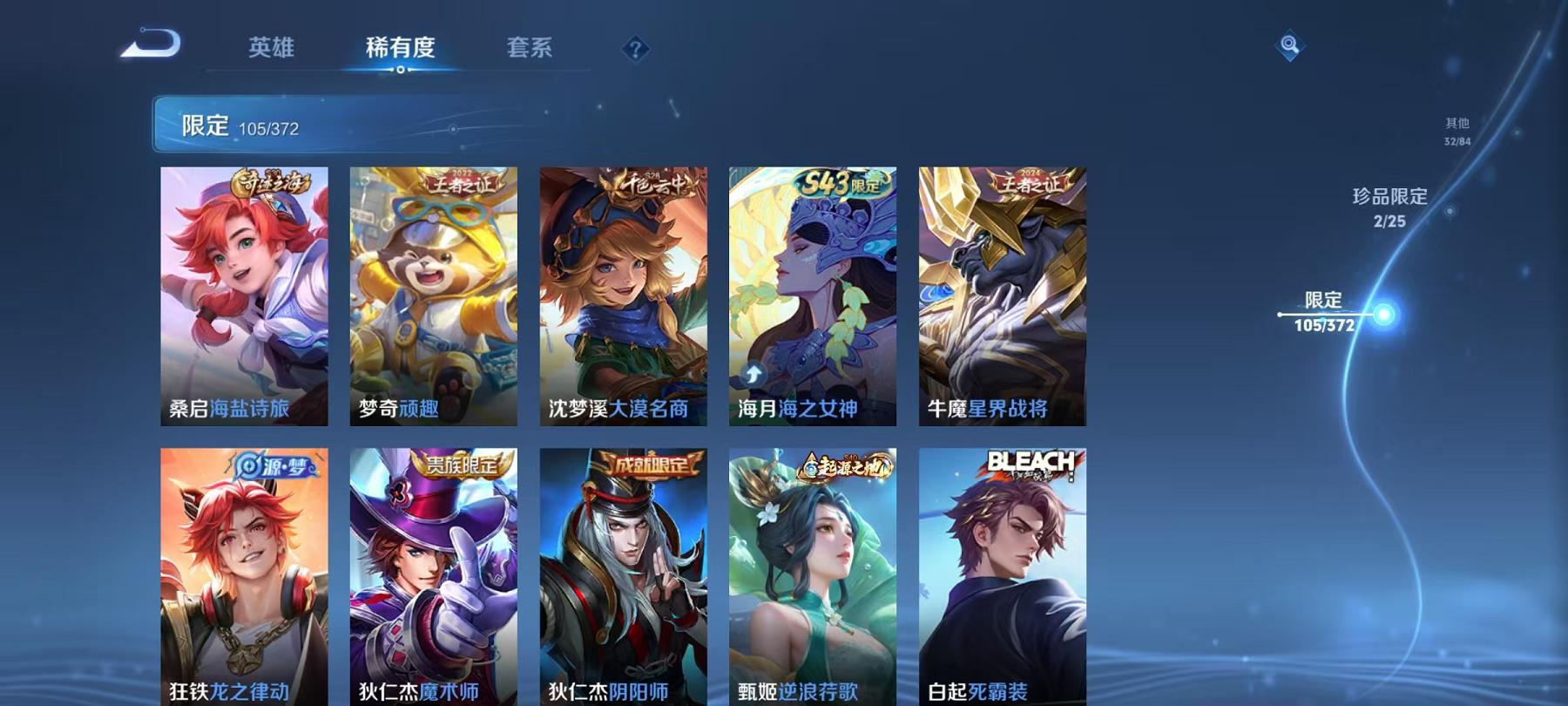Screen dimensions: 1568x706
Task: Open the help question mark icon
Action: (637, 48)
